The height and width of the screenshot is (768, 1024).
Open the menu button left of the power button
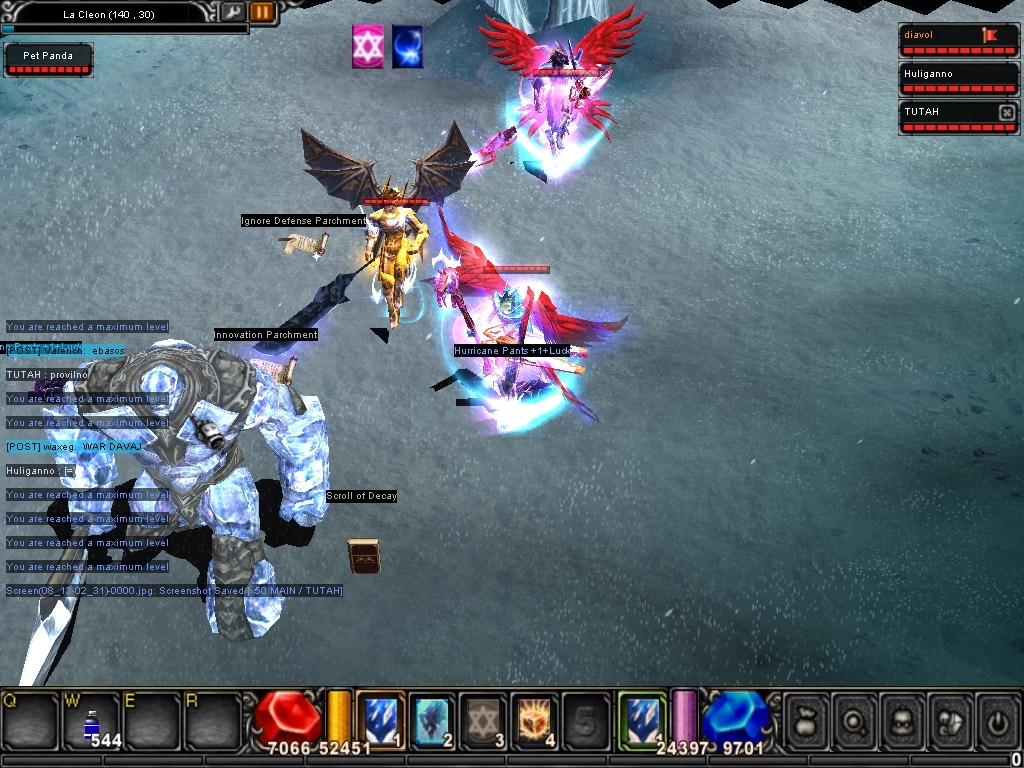click(950, 720)
